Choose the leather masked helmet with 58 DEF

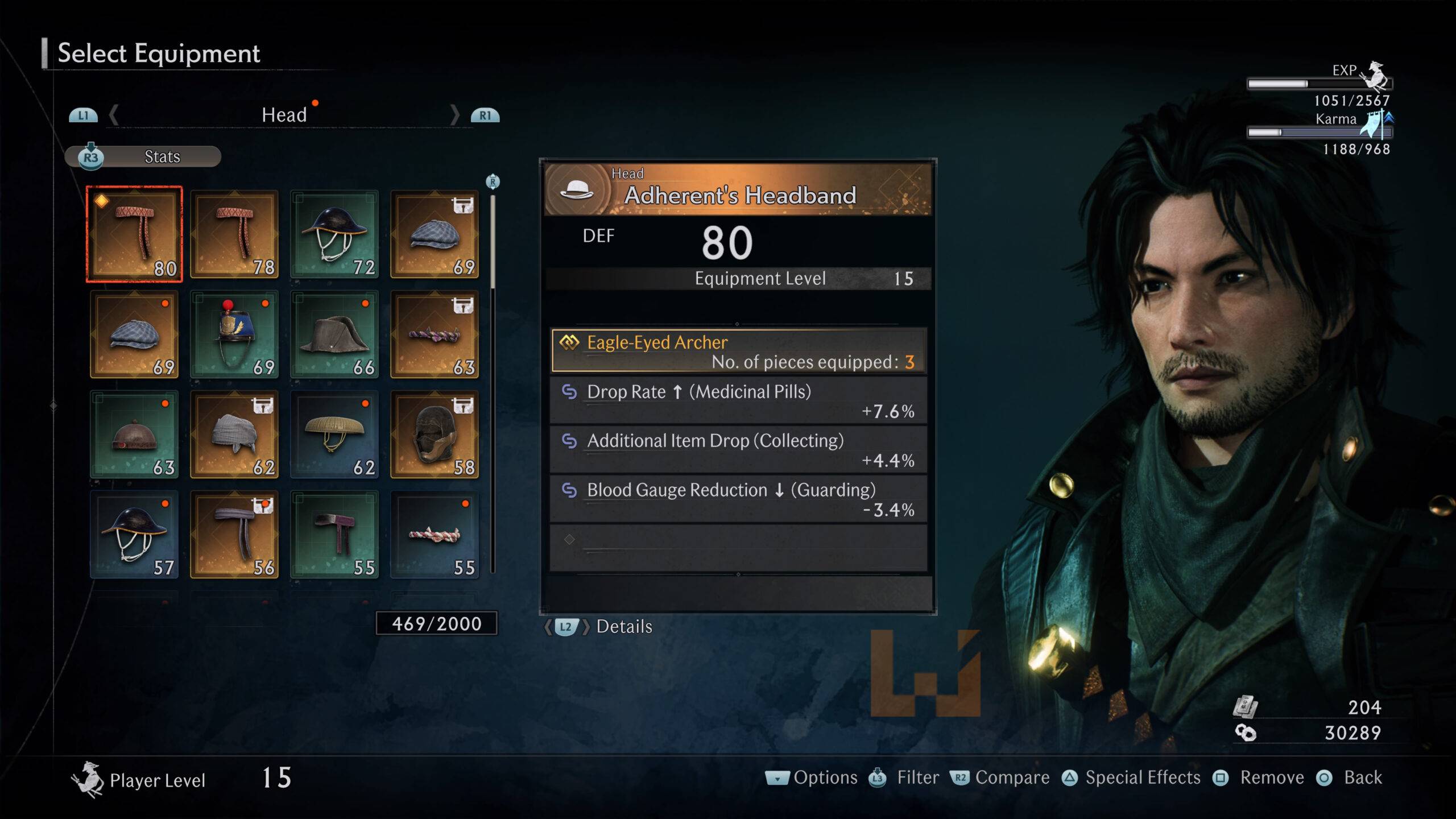(435, 435)
